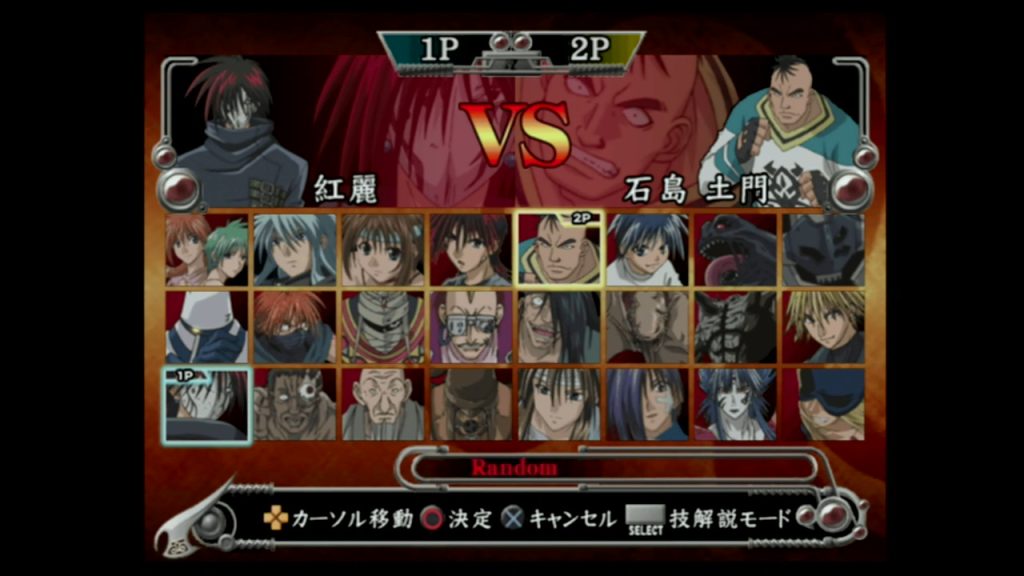This screenshot has width=1024, height=576.
Task: Choose the silver-haired fighter portrait
Action: point(294,249)
